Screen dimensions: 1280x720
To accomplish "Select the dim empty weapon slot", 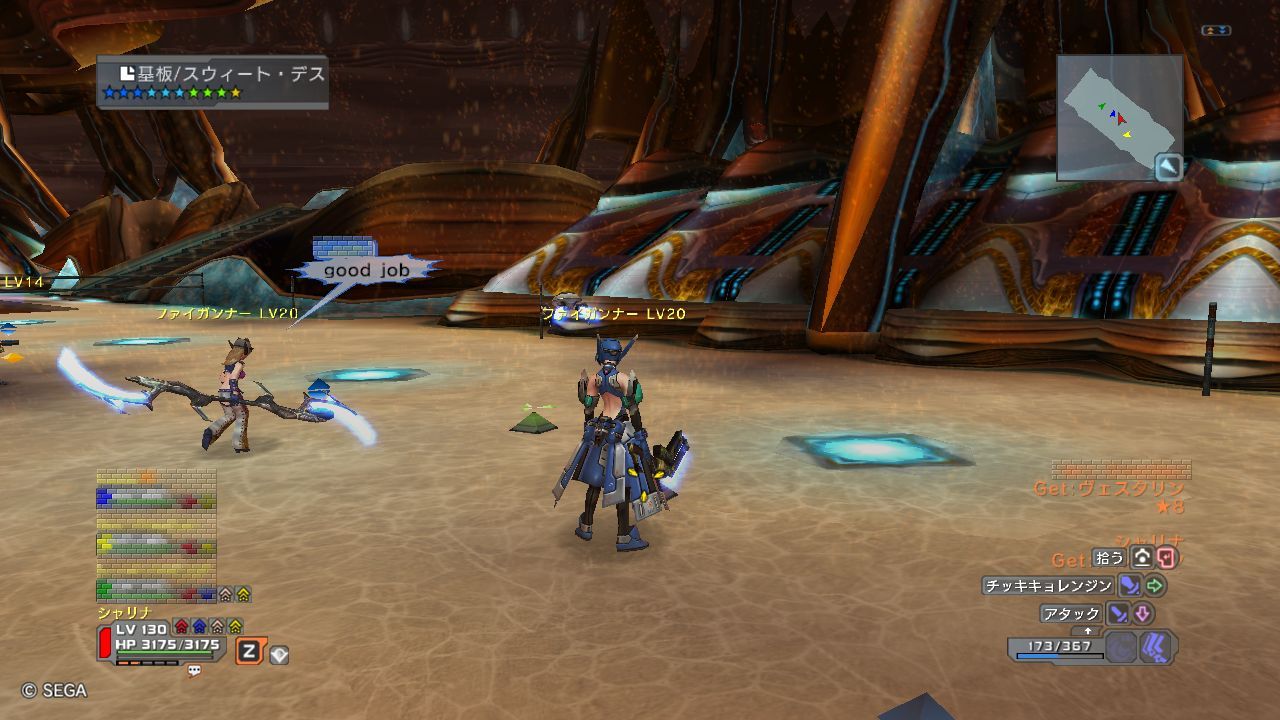I will (x=1121, y=648).
